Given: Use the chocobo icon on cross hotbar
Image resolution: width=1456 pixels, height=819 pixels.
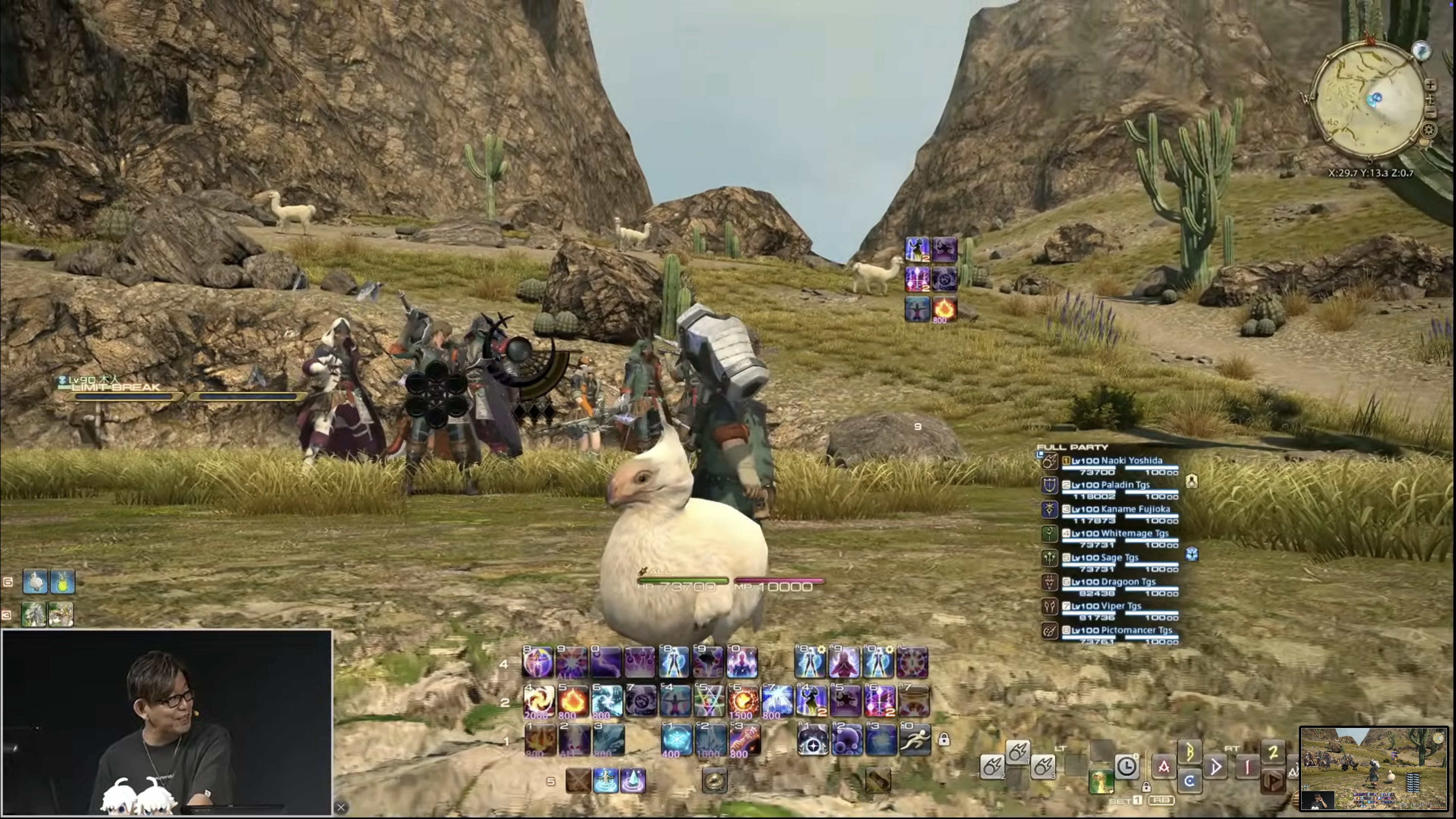Looking at the screenshot, I should (1101, 781).
